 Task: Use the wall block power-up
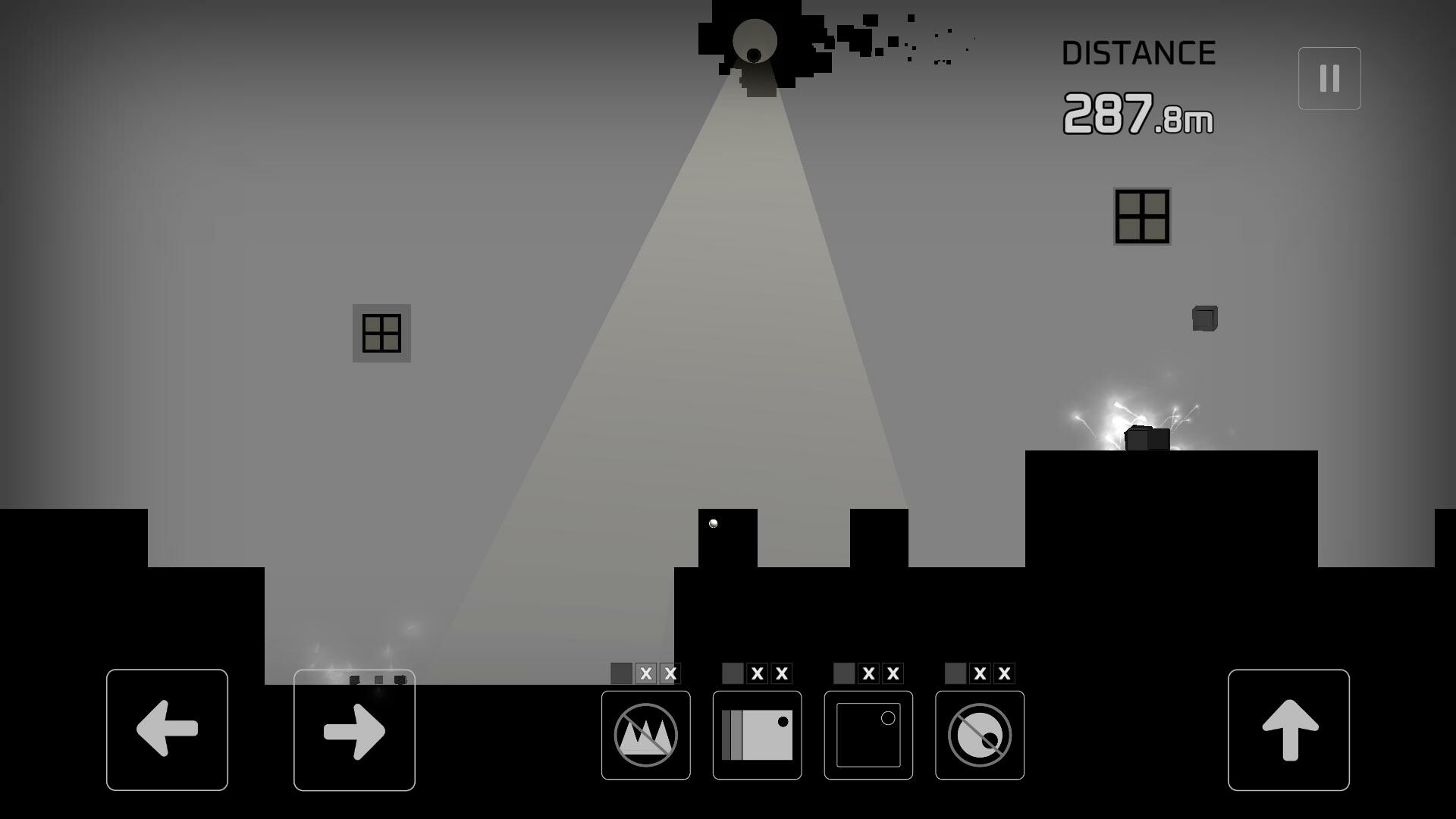pos(756,733)
